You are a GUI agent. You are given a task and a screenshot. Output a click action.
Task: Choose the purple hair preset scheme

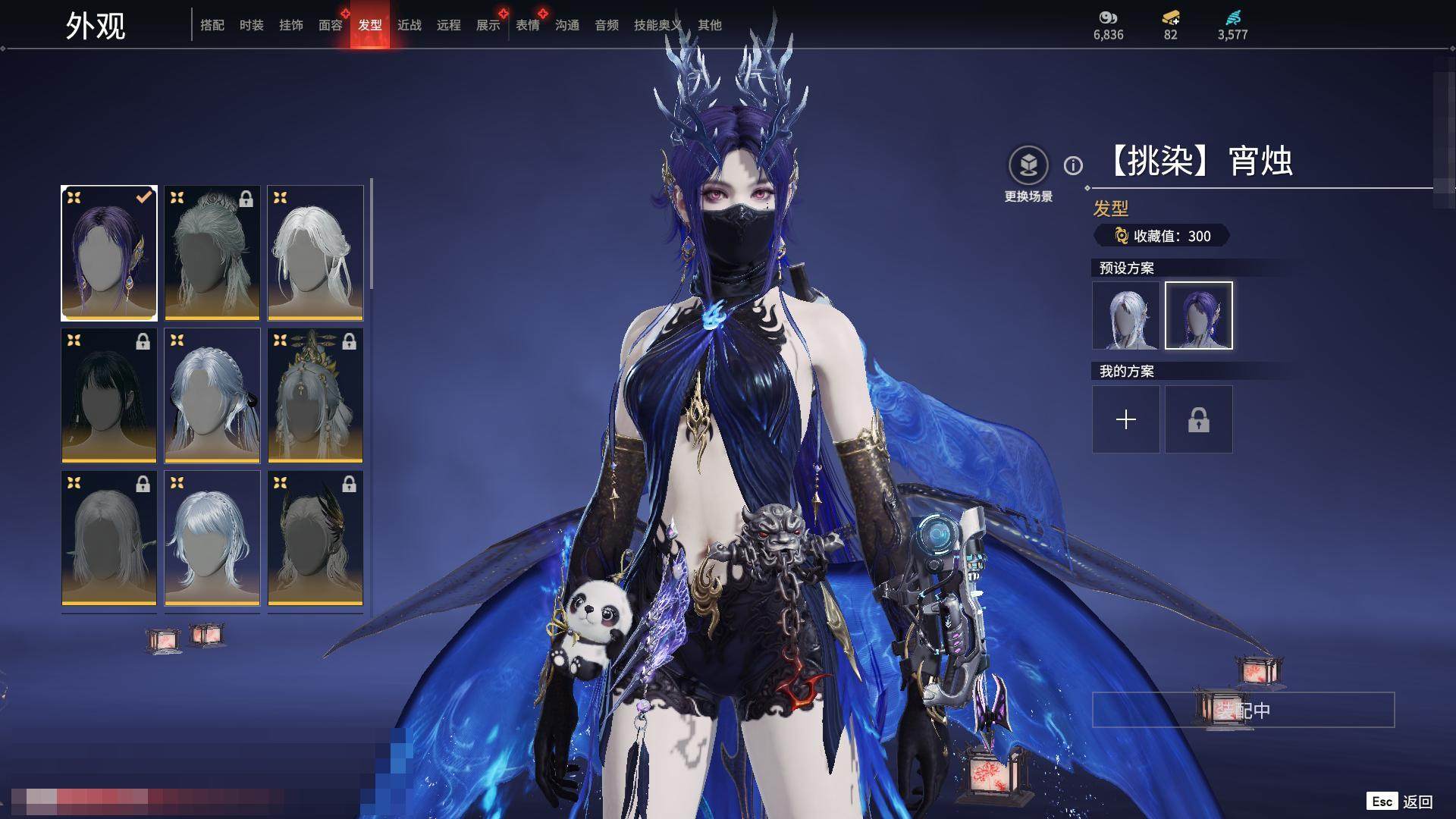point(1199,315)
